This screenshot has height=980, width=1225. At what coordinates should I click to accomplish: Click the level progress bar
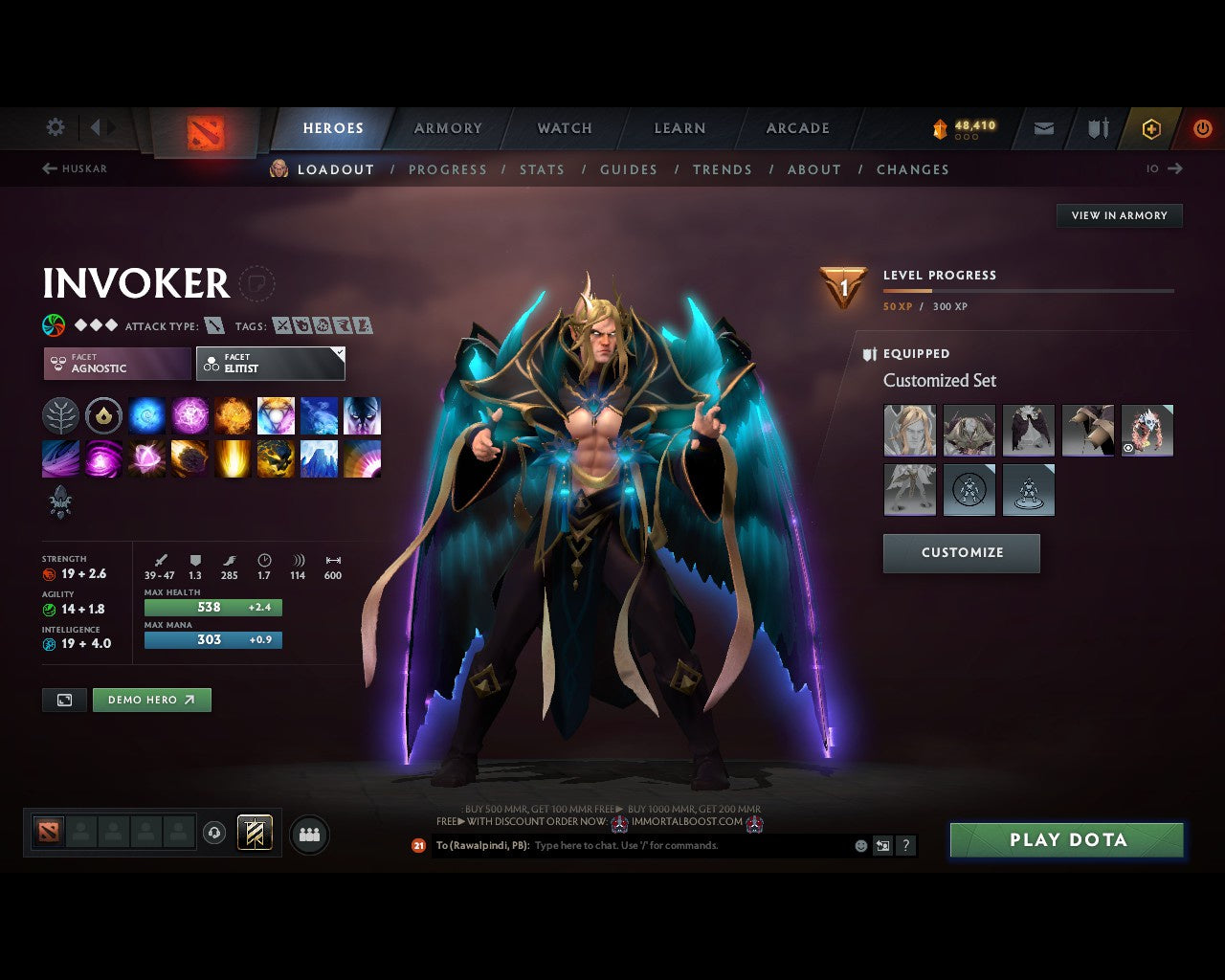point(1029,291)
